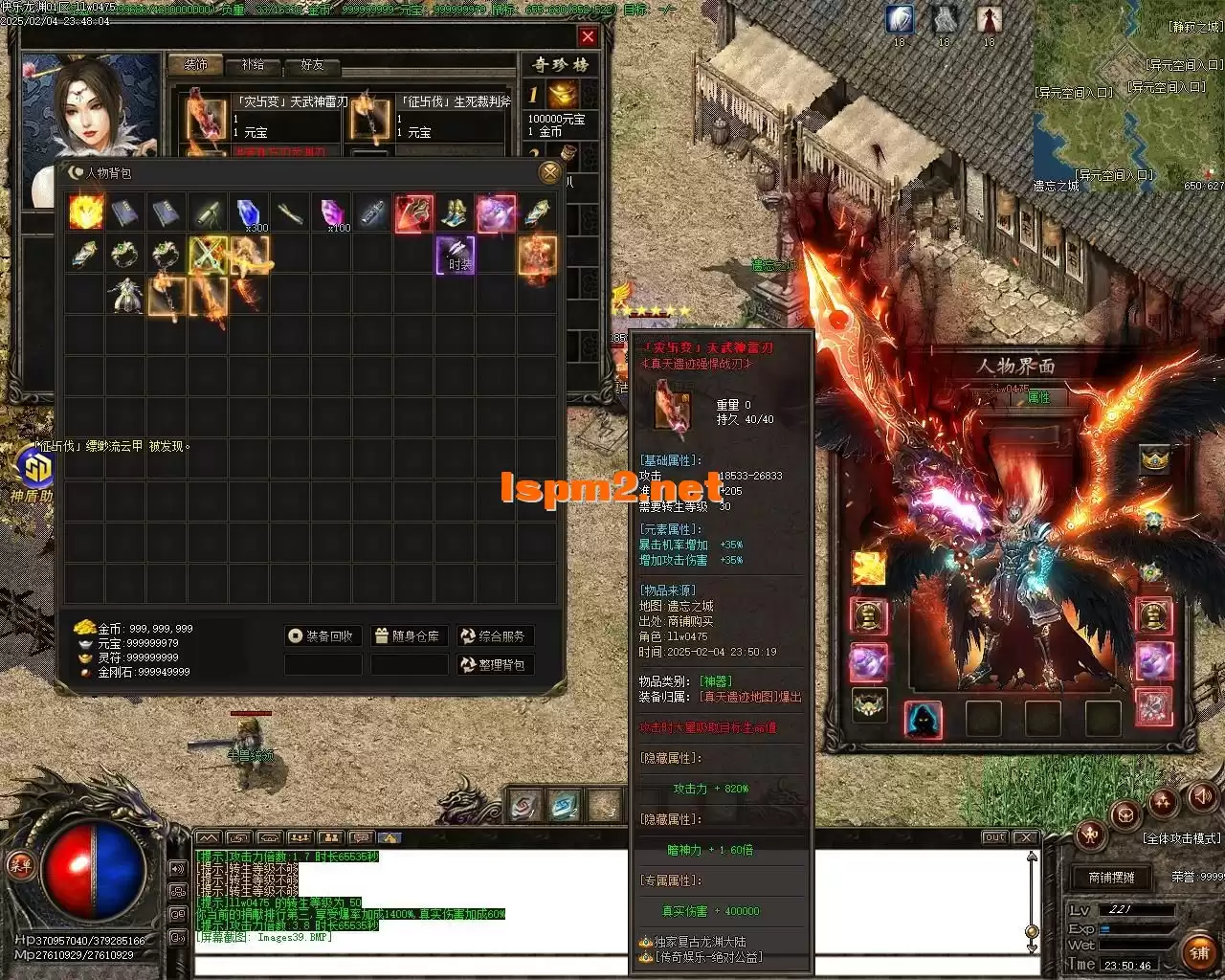Close the shop window with red X
The width and height of the screenshot is (1225, 980).
click(x=588, y=36)
